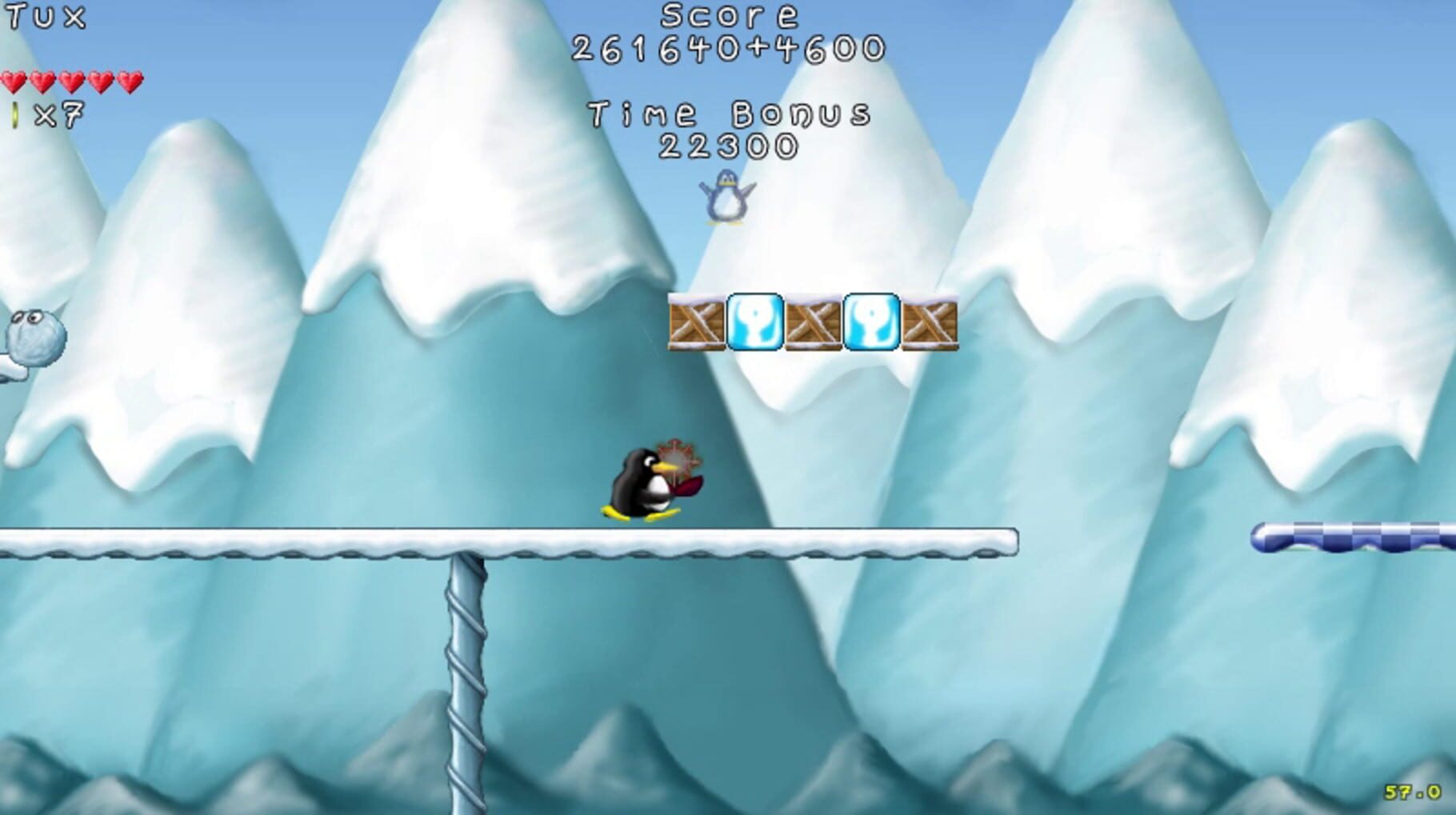The width and height of the screenshot is (1456, 815).
Task: Click the third heart in the health bar
Action: [x=72, y=81]
